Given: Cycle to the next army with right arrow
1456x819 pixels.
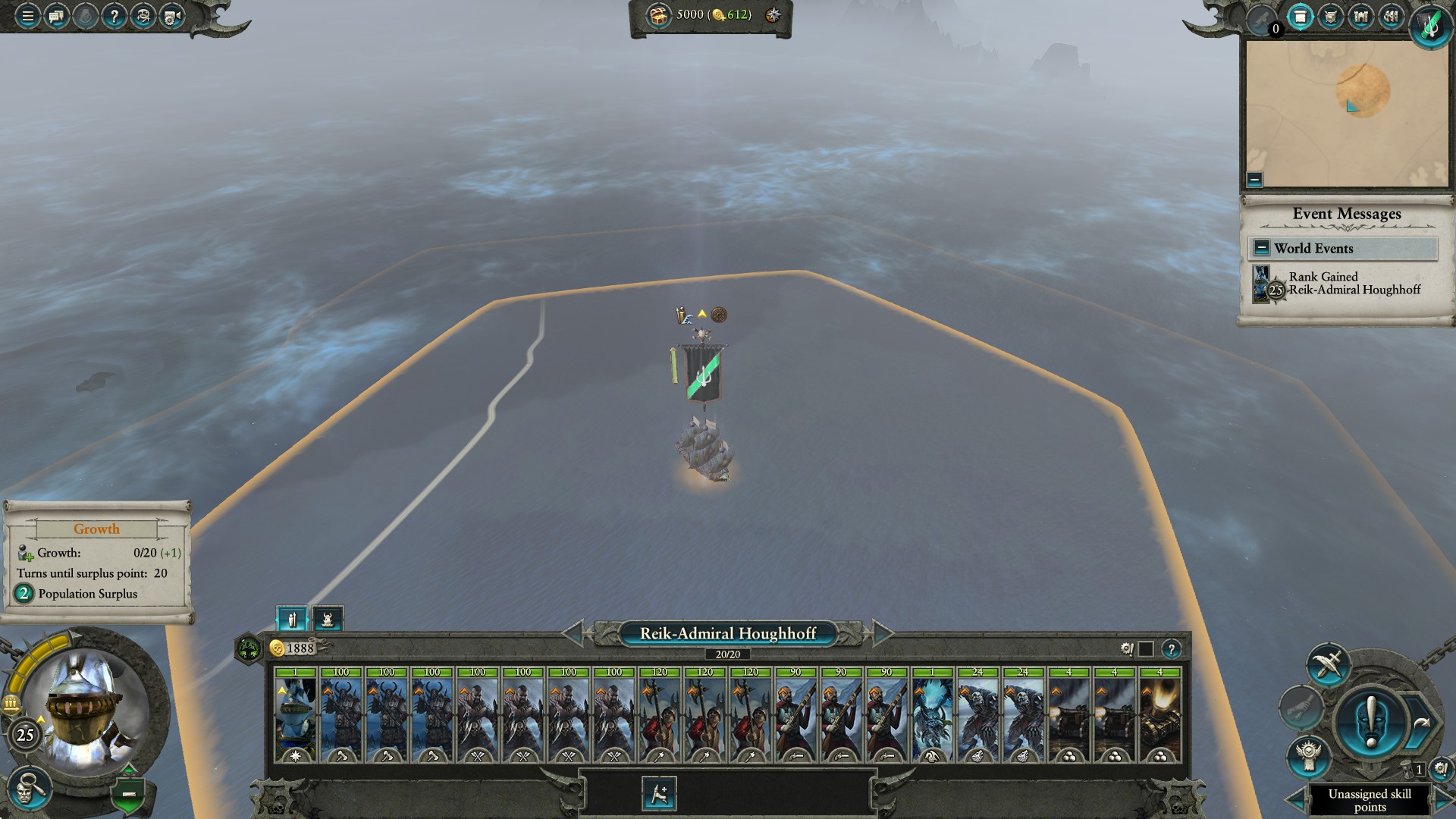Looking at the screenshot, I should pyautogui.click(x=883, y=632).
